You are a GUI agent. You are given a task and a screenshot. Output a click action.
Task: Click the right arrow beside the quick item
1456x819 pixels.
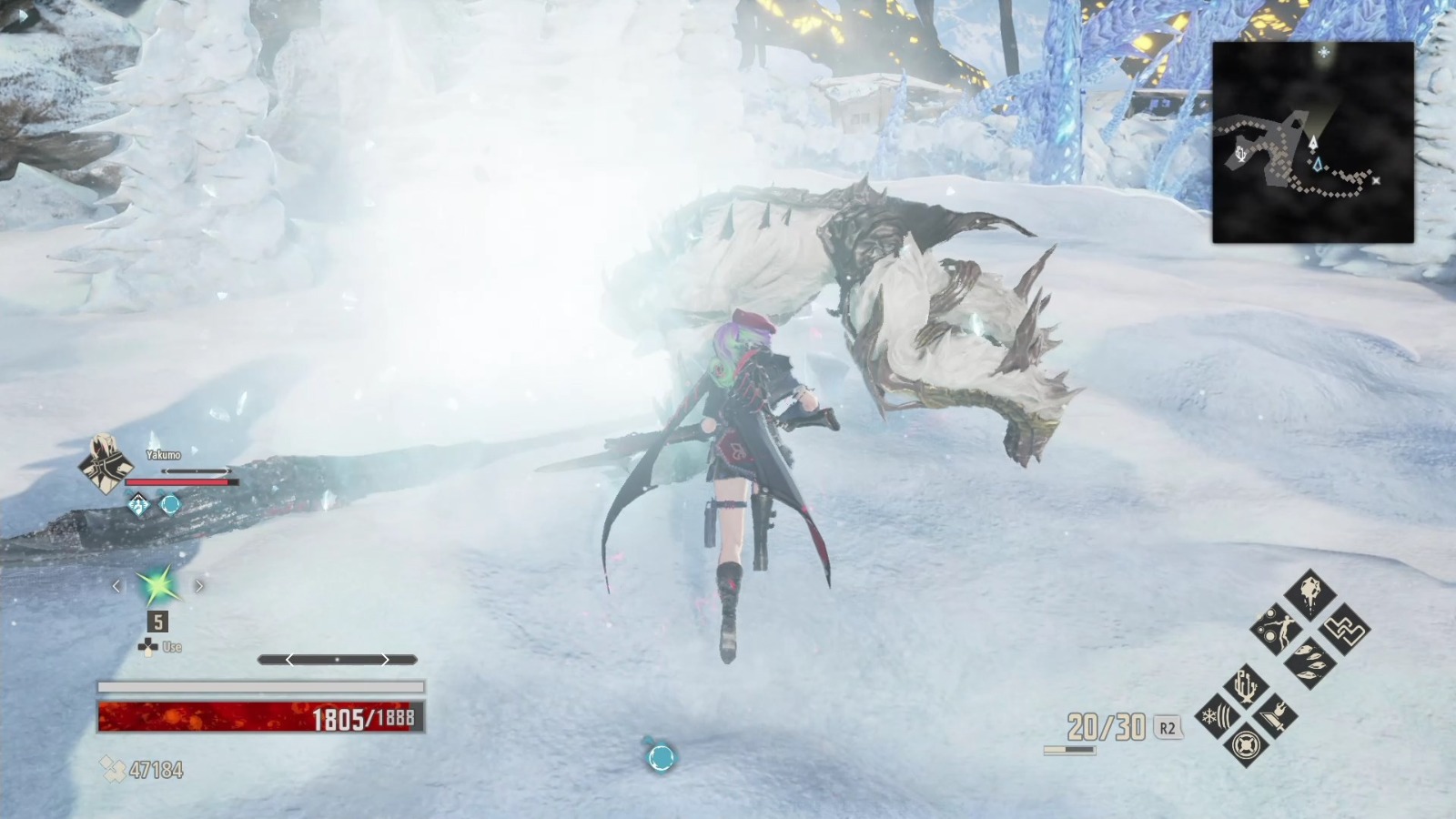(198, 585)
